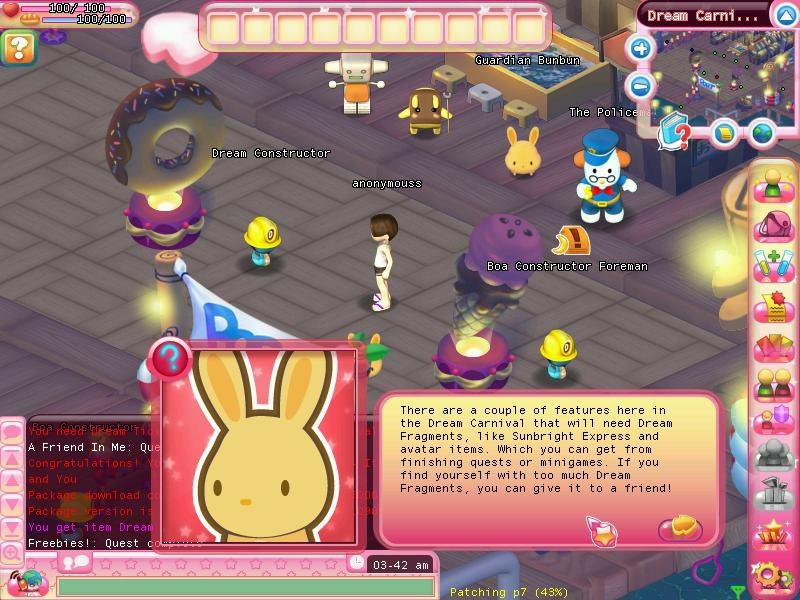
Task: Collapse the Dream Carnival minimap with the arrow
Action: 785,15
